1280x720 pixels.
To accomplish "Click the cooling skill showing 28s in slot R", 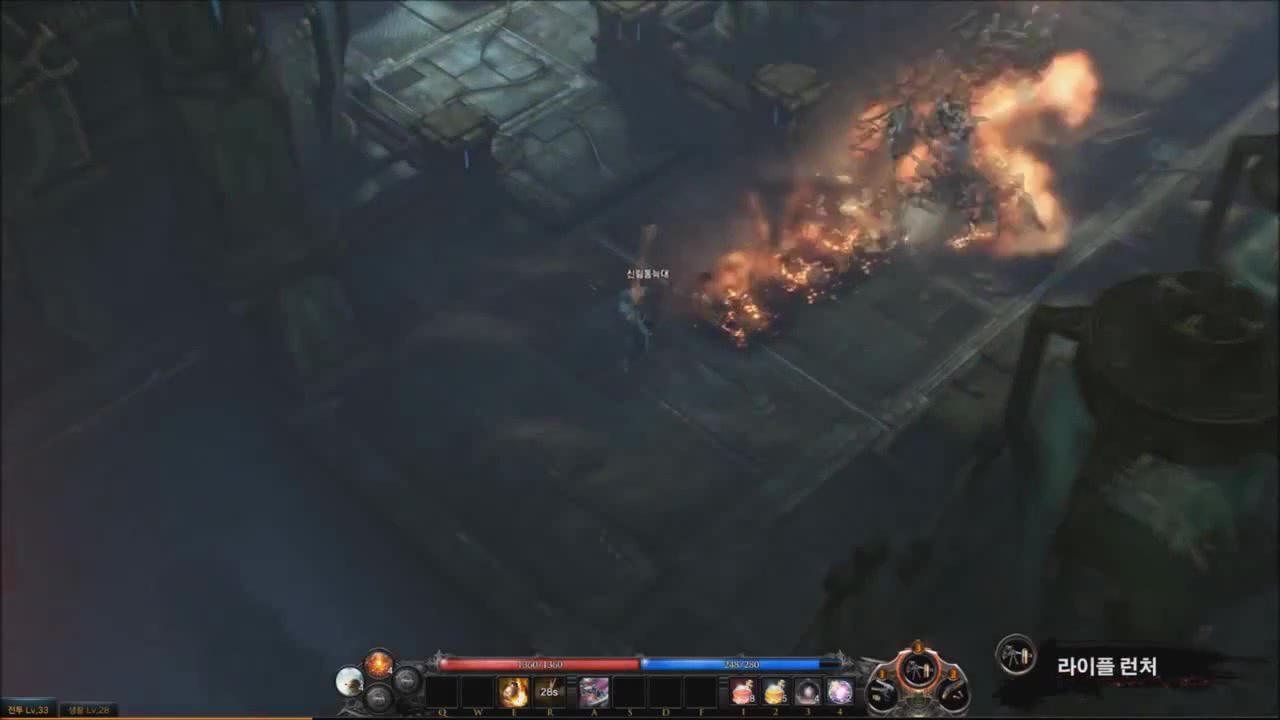I will pyautogui.click(x=549, y=690).
